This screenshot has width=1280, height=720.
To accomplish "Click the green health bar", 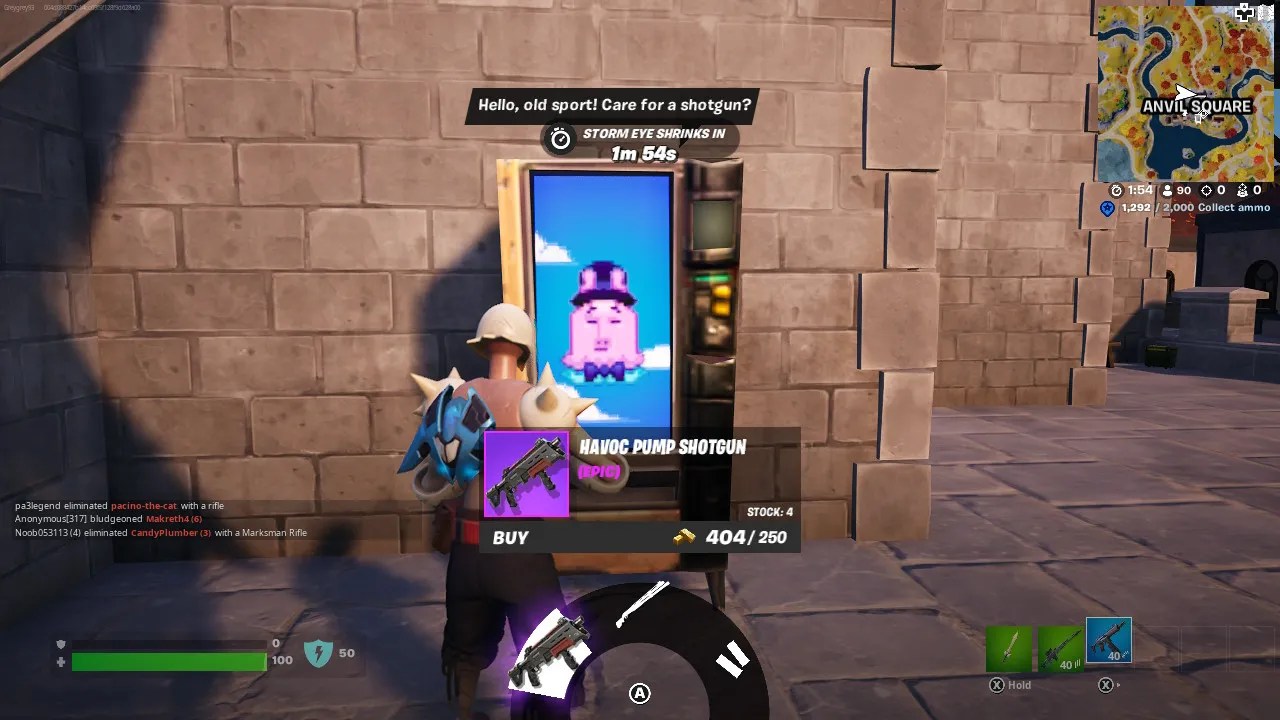I will tap(168, 662).
